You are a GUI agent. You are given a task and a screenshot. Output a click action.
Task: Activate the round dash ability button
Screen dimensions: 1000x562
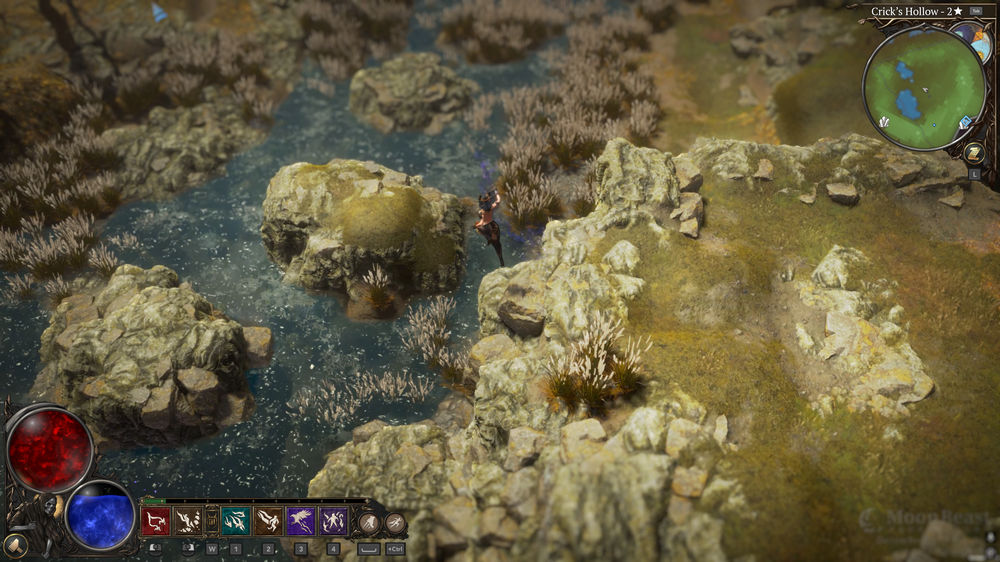[x=395, y=521]
